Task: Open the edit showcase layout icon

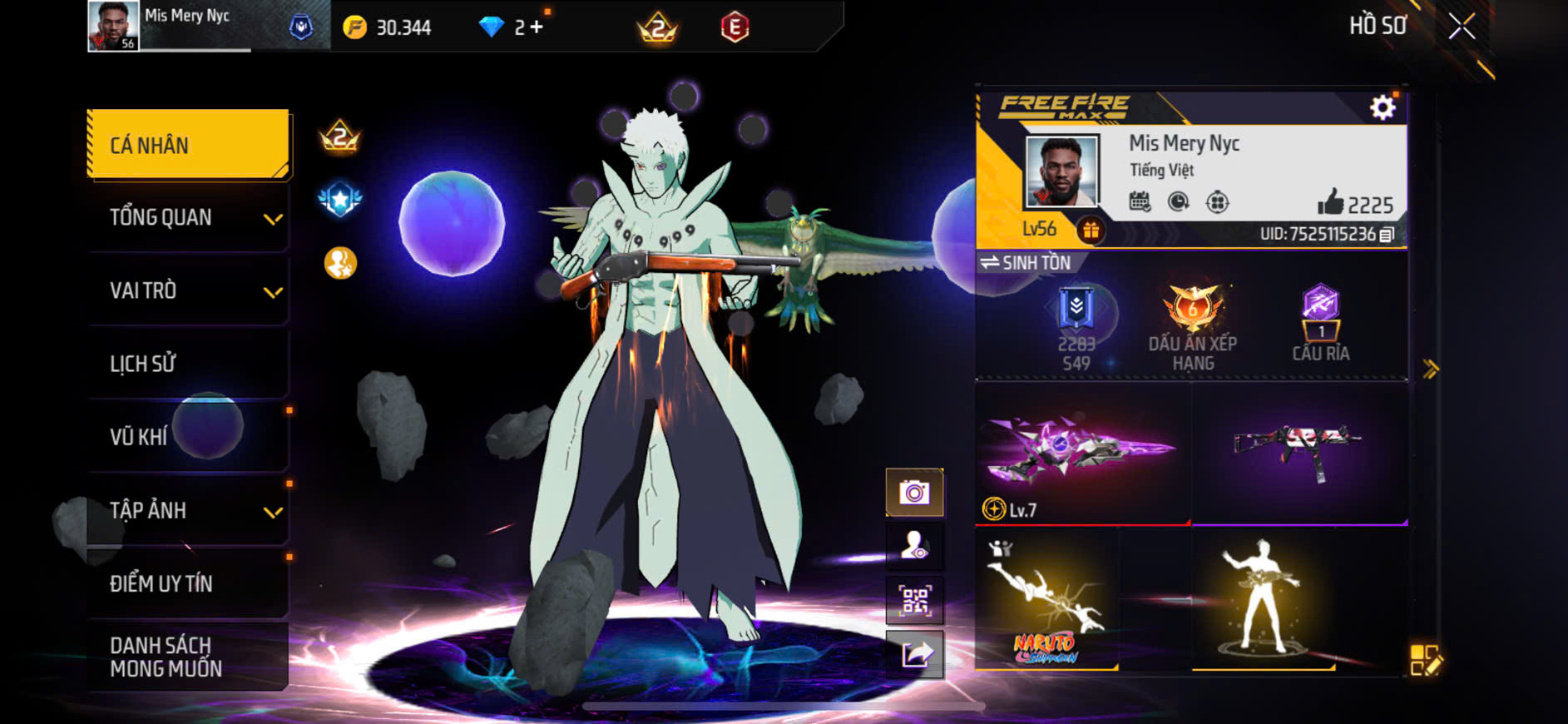Action: [x=1426, y=660]
